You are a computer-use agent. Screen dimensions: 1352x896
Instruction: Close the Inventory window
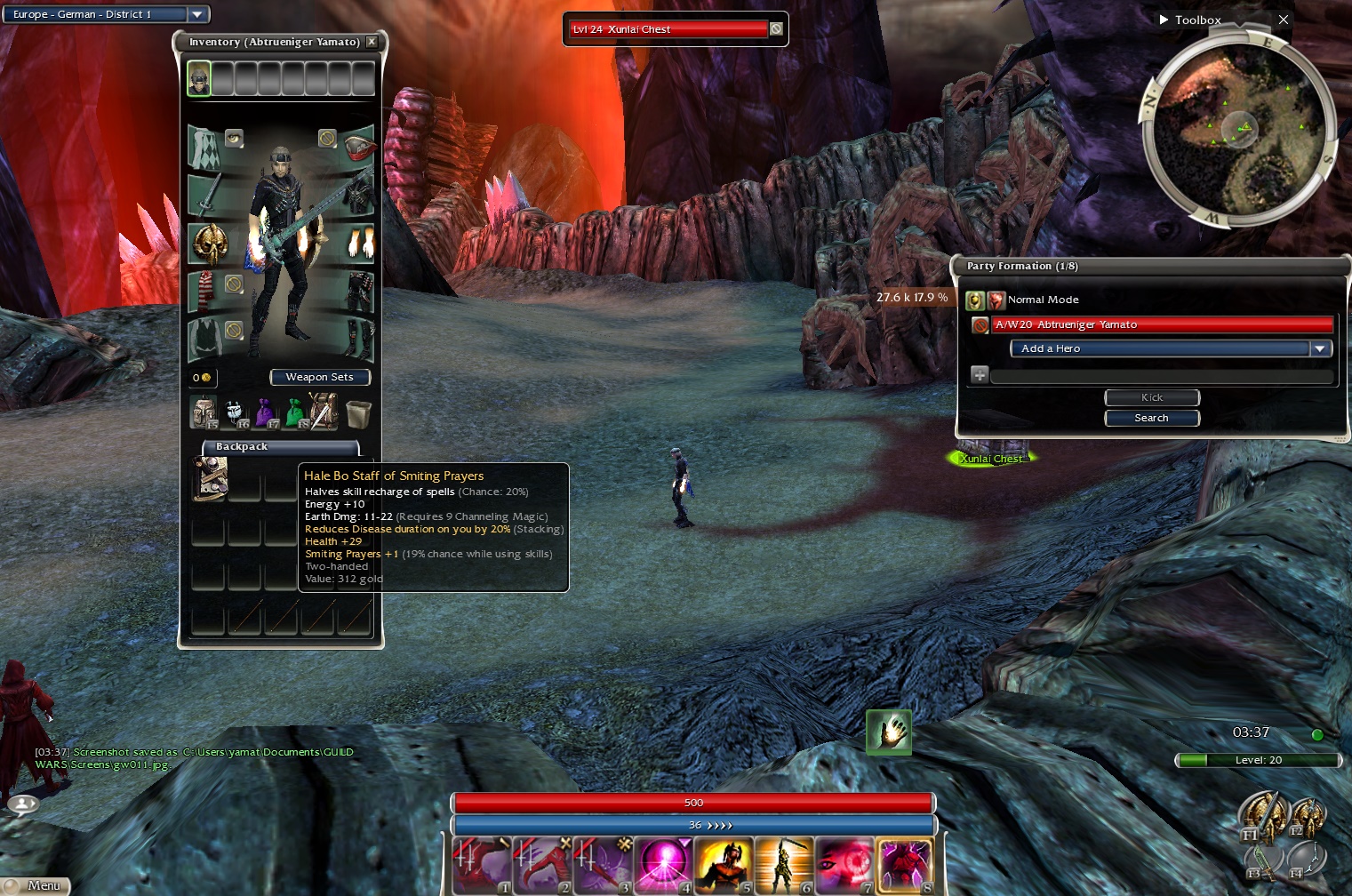(372, 42)
